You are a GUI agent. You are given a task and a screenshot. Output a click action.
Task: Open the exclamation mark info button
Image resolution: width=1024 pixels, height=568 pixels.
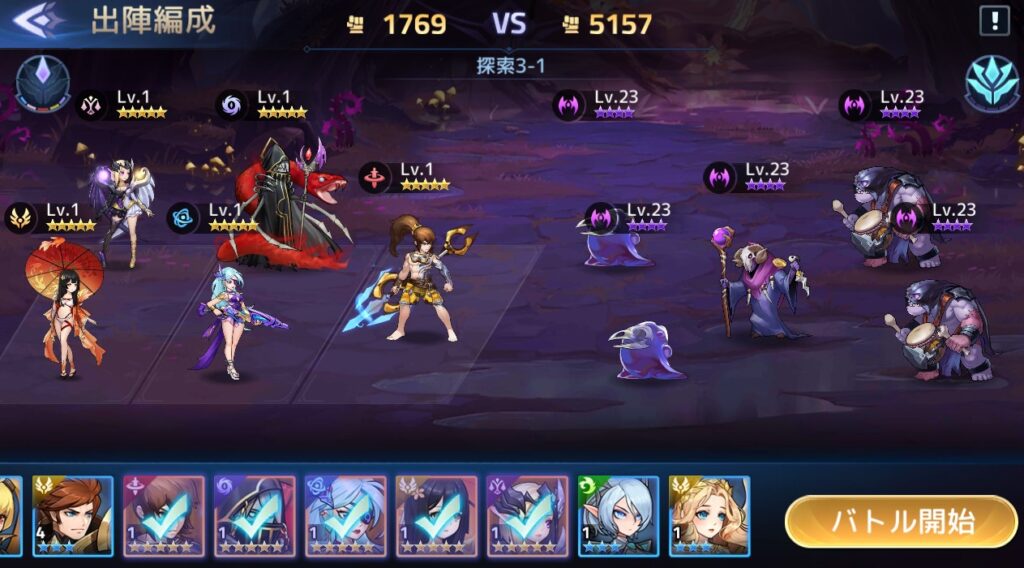click(995, 21)
